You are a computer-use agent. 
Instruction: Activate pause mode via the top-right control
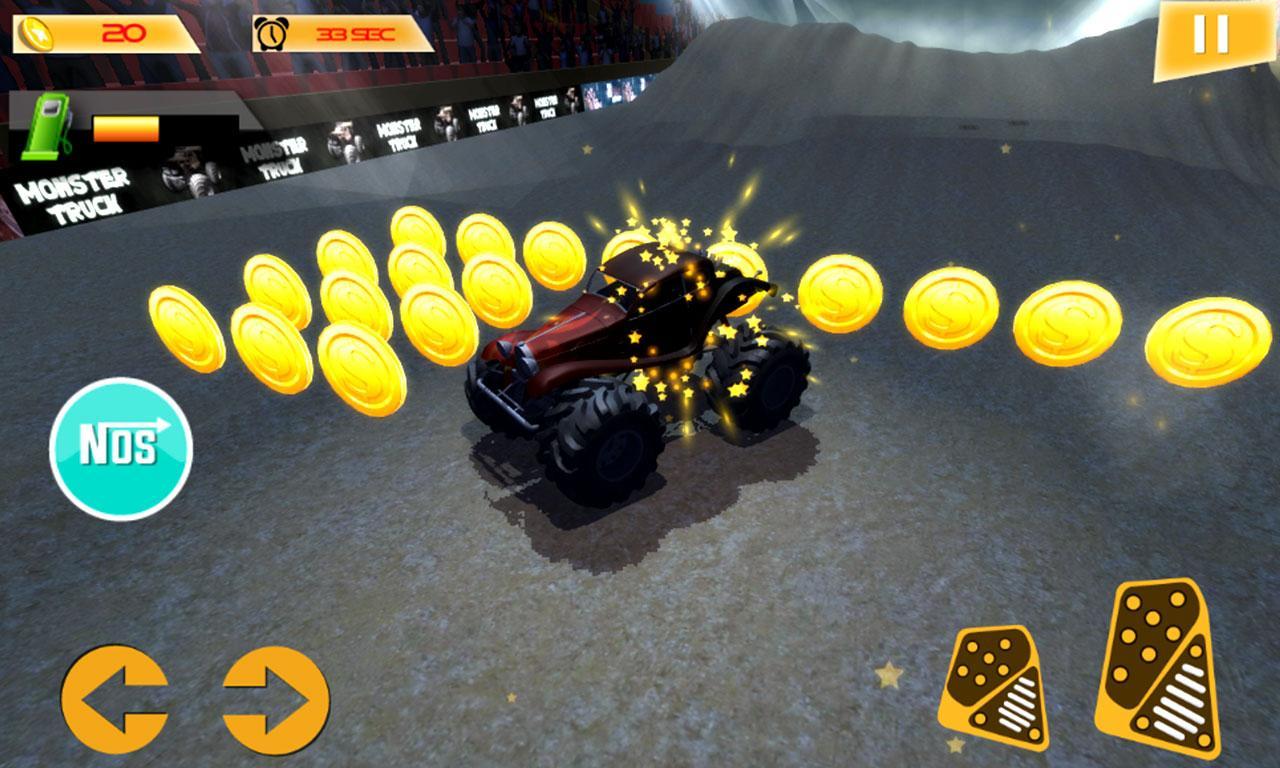(1210, 34)
